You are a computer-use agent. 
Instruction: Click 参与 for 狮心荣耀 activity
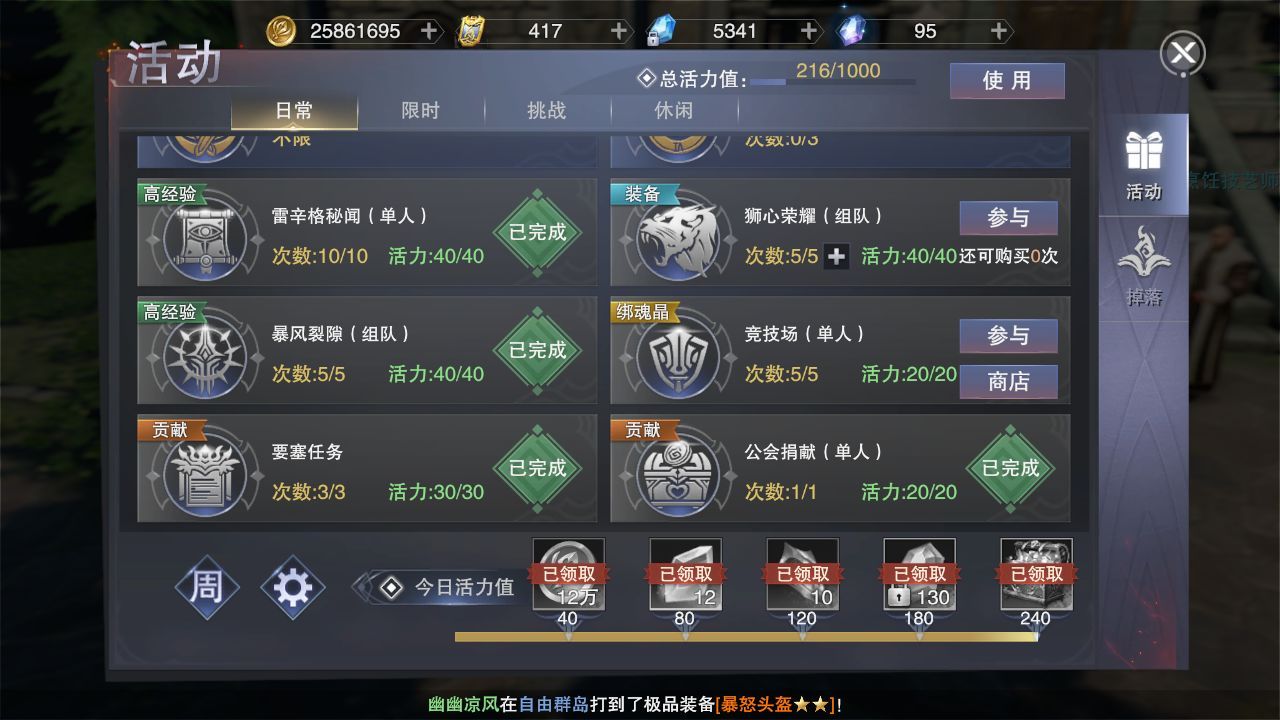click(x=1008, y=217)
